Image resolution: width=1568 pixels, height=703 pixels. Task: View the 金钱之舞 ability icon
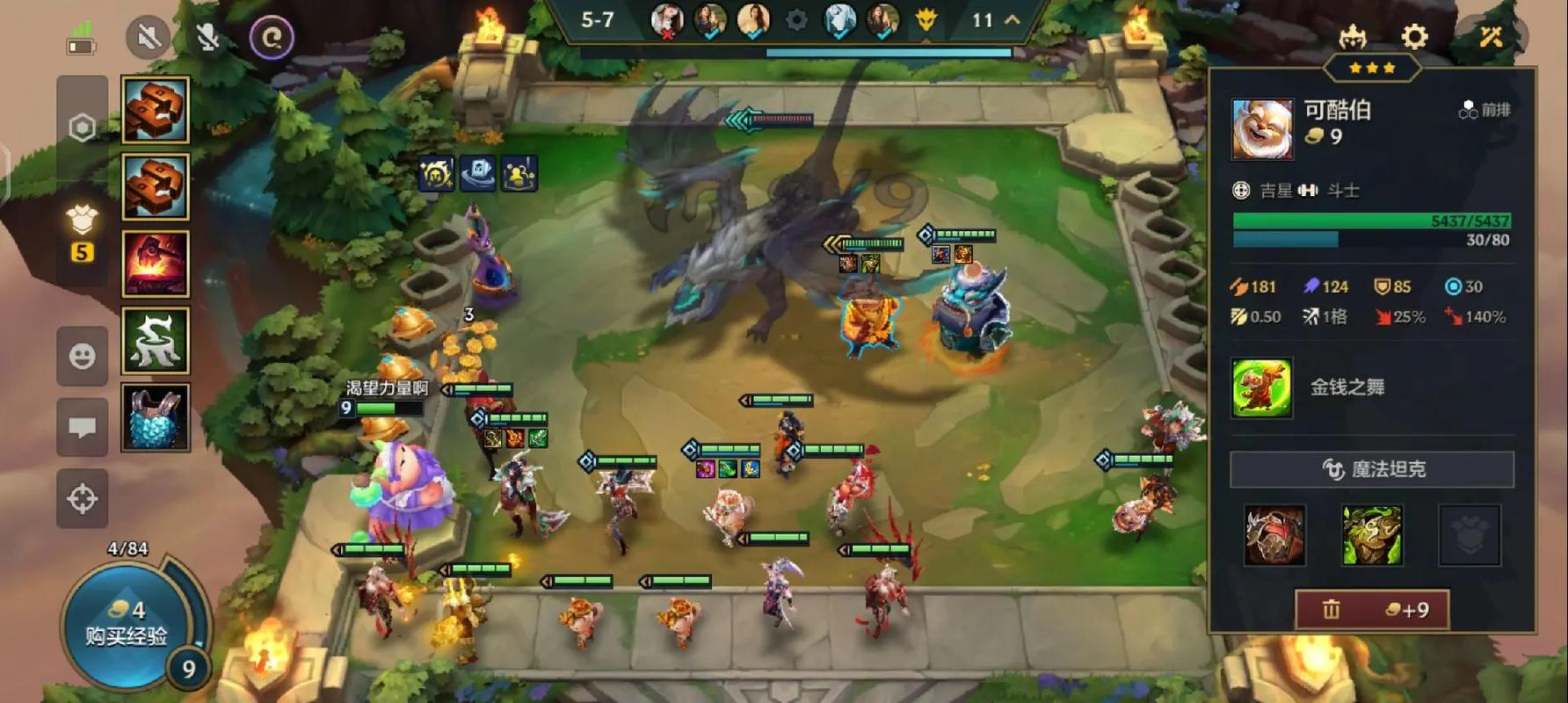coord(1261,388)
